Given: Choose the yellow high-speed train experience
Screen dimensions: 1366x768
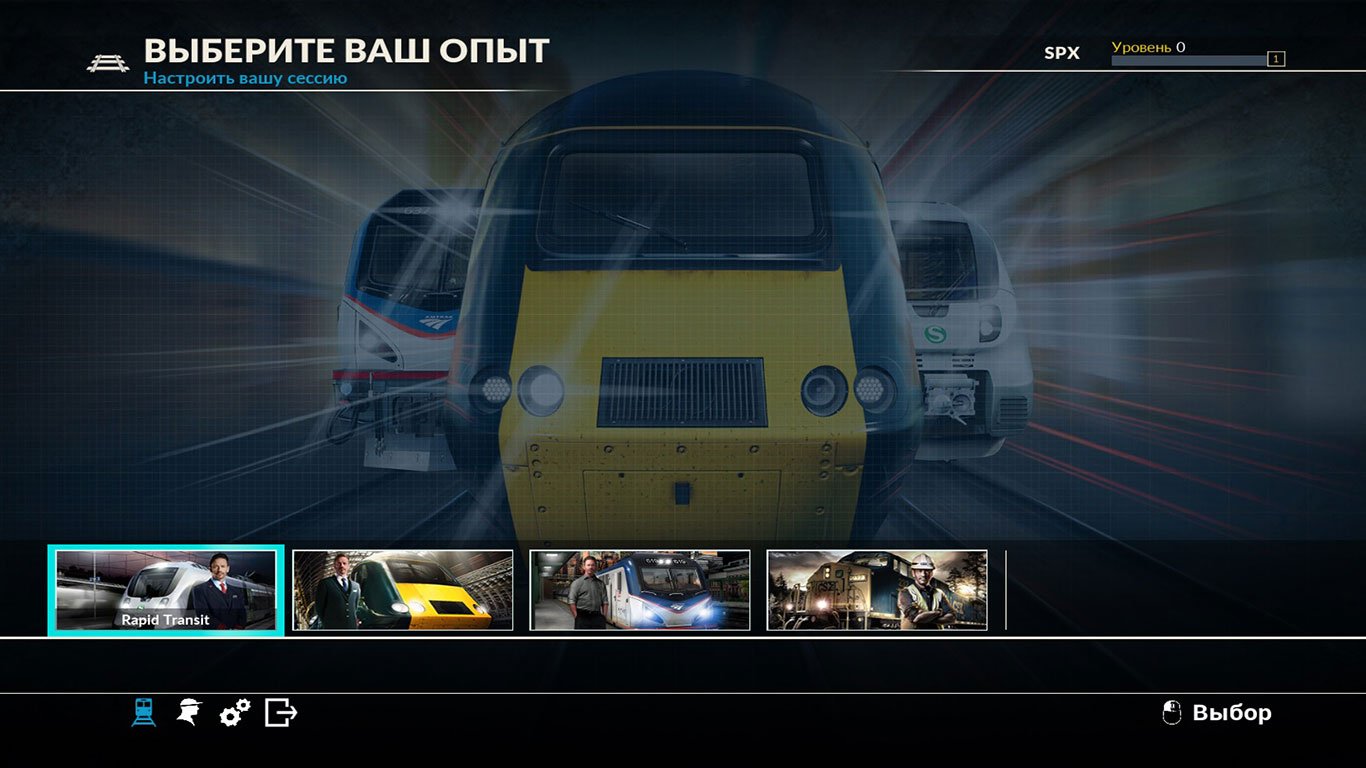Looking at the screenshot, I should 403,590.
